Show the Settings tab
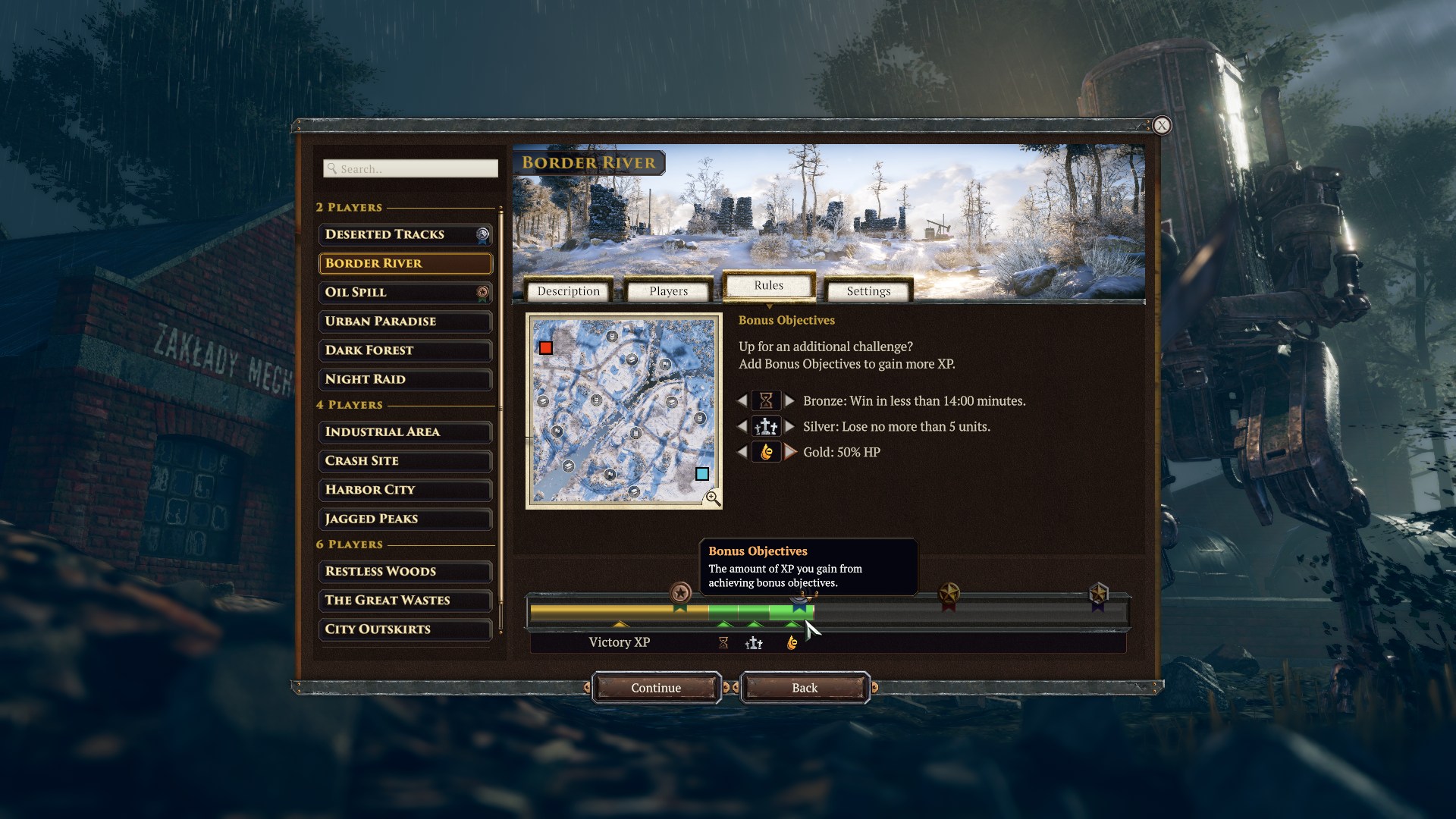1456x819 pixels. (868, 291)
